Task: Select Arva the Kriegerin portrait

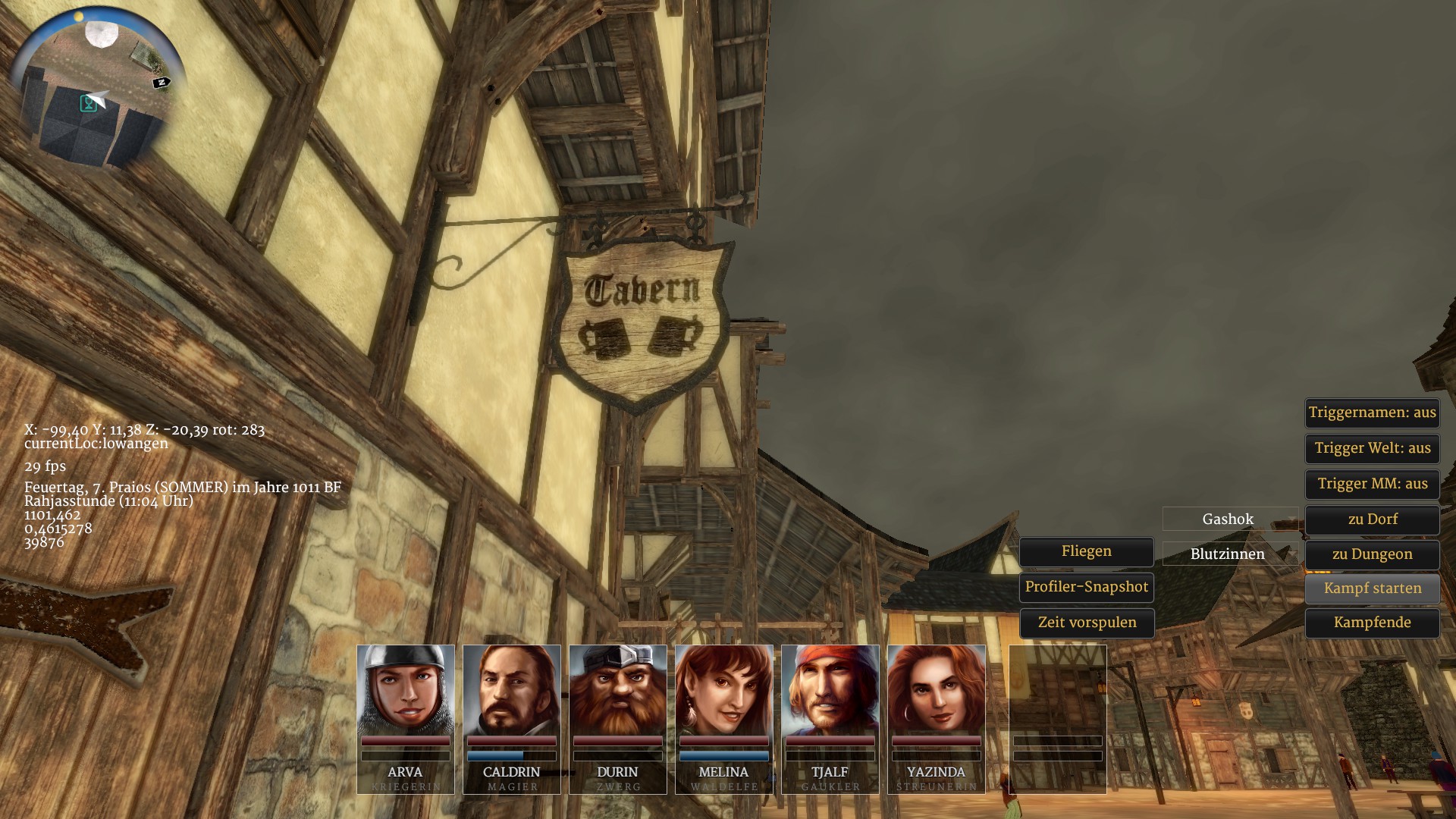Action: (x=406, y=690)
